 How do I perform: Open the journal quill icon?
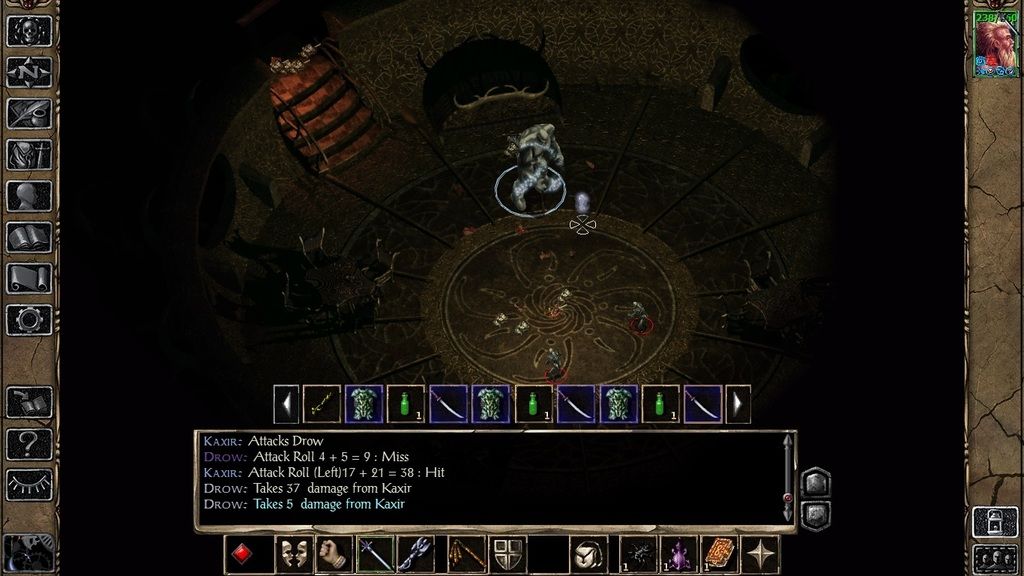[x=29, y=113]
